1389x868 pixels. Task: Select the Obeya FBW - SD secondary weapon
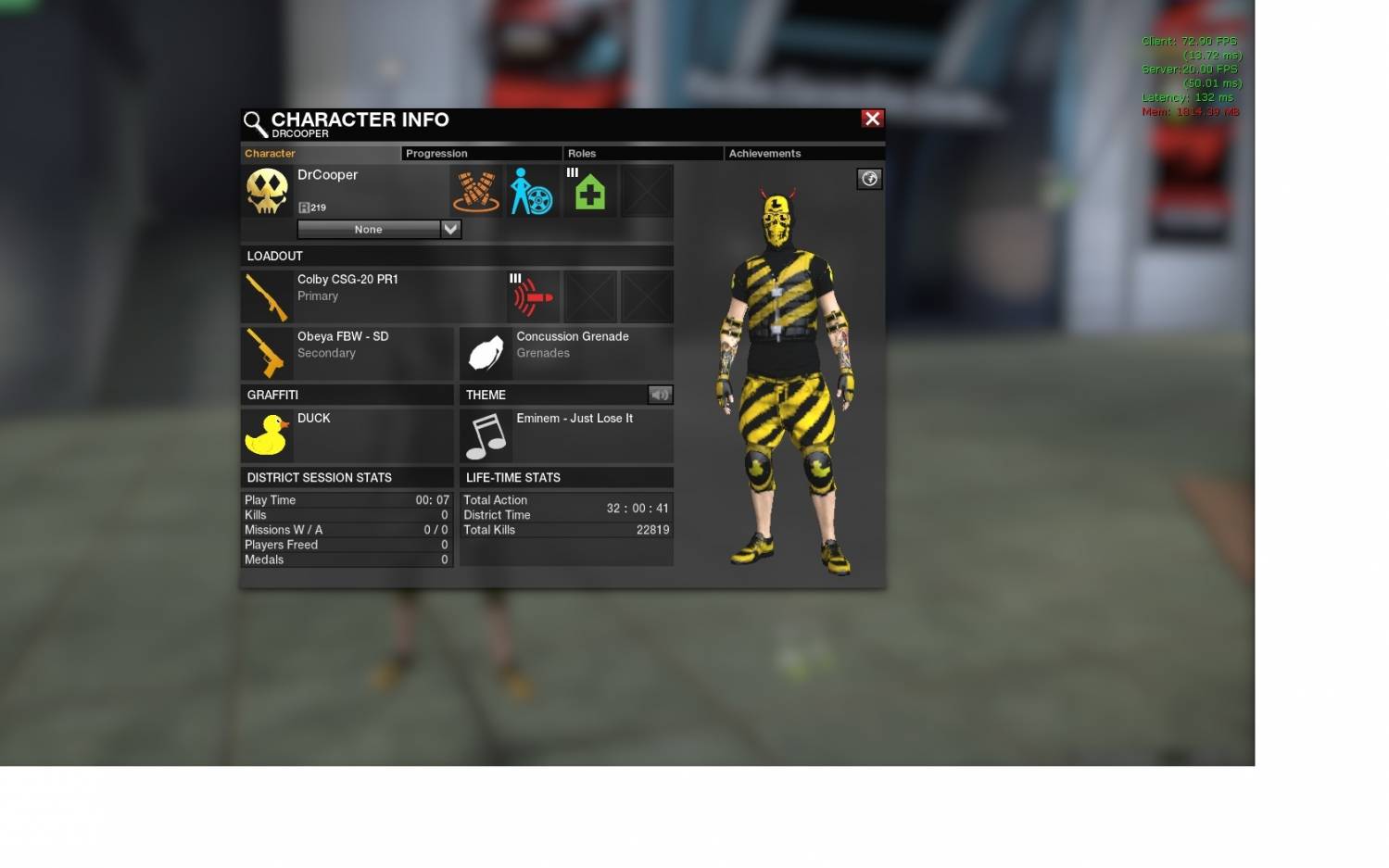[267, 353]
